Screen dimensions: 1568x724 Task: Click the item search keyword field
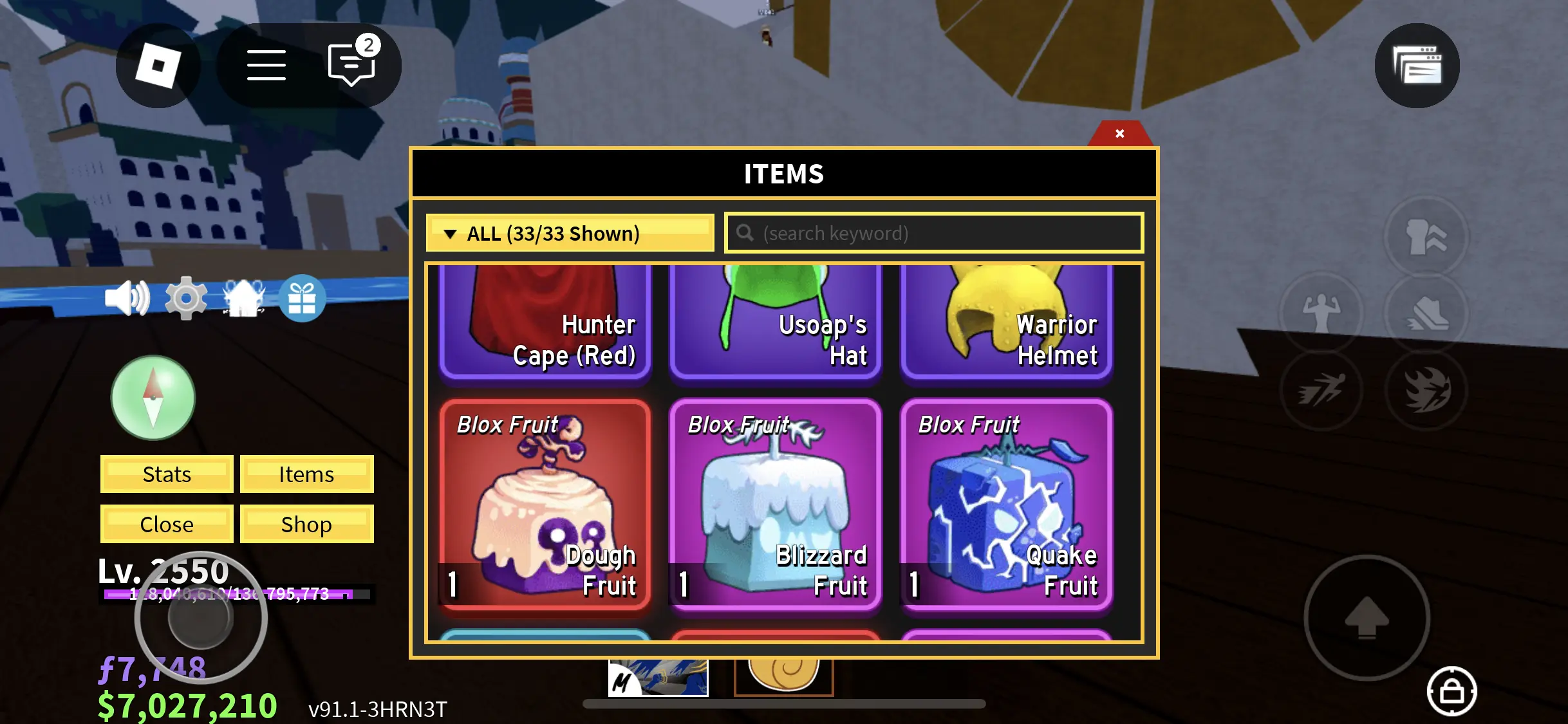(932, 233)
